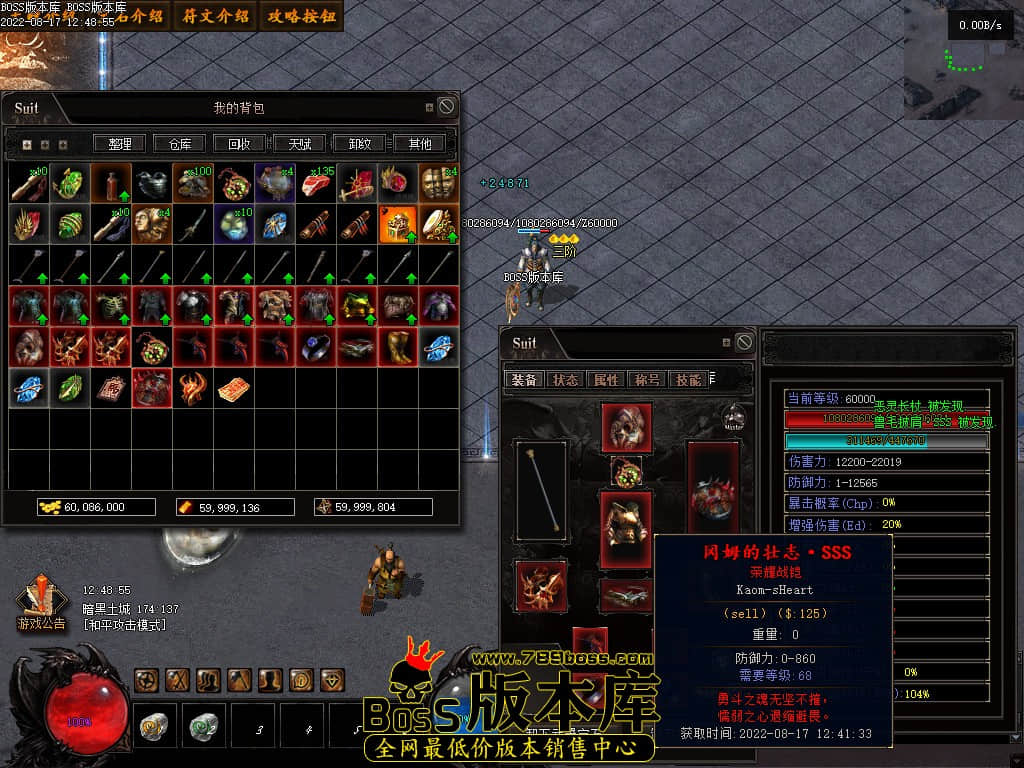Image resolution: width=1024 pixels, height=768 pixels.
Task: Click the 其他 button in the backpack
Action: pyautogui.click(x=420, y=144)
